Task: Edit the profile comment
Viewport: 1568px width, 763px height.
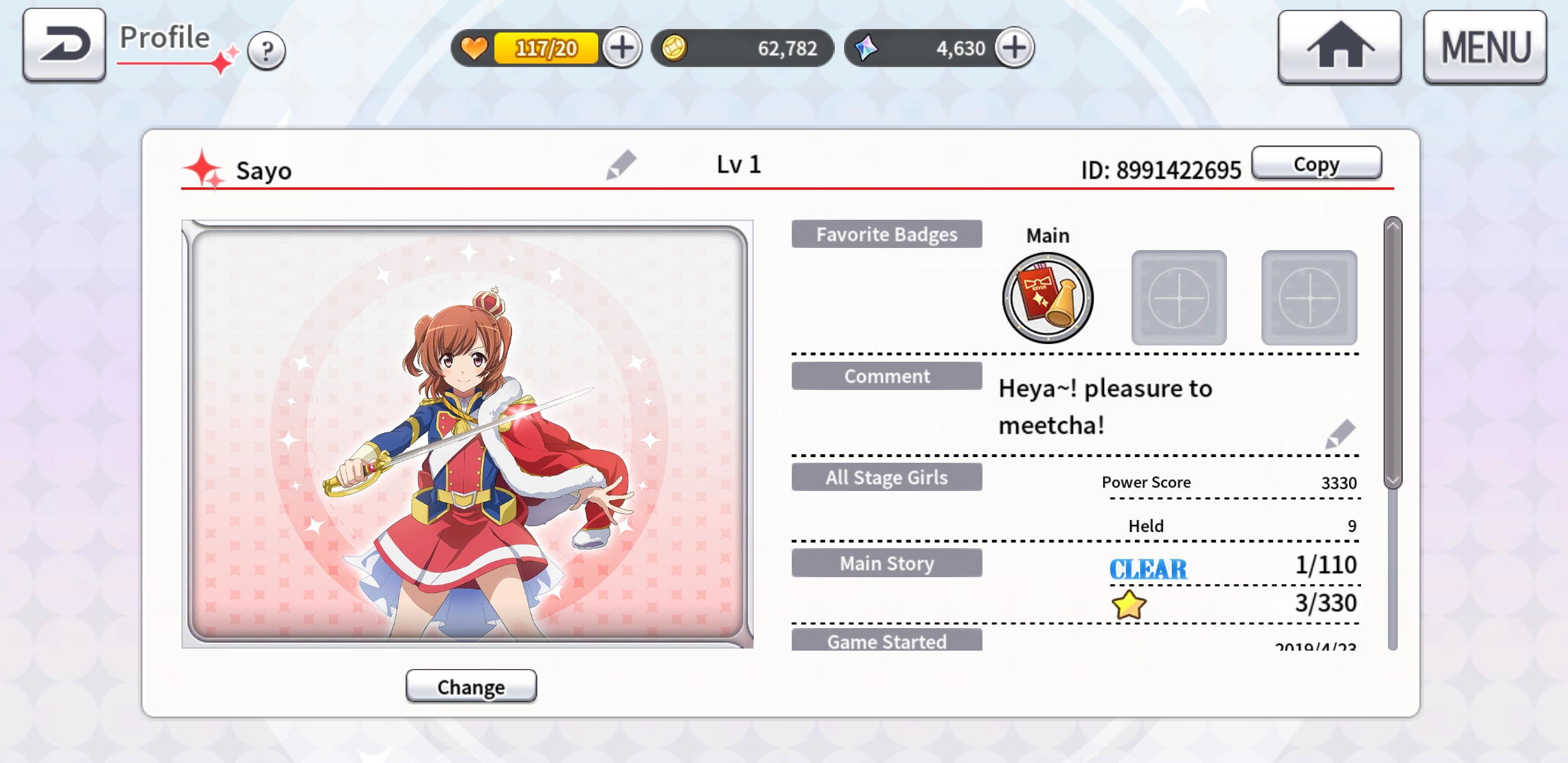Action: (1340, 434)
